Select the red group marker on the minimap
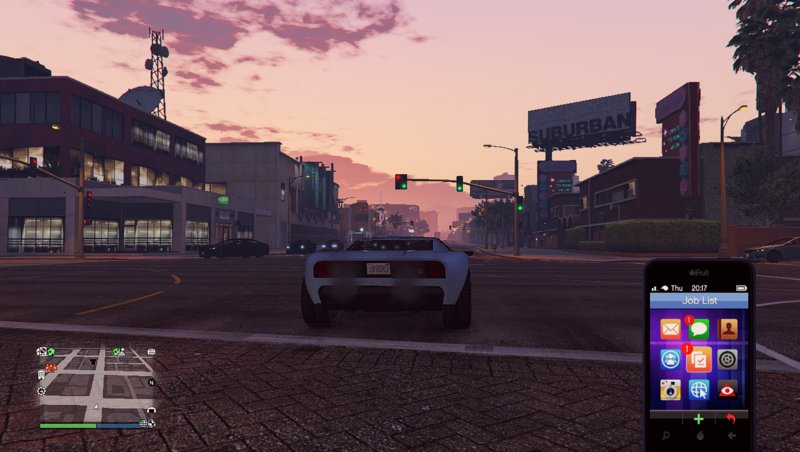Screen dimensions: 800x452 [51, 368]
